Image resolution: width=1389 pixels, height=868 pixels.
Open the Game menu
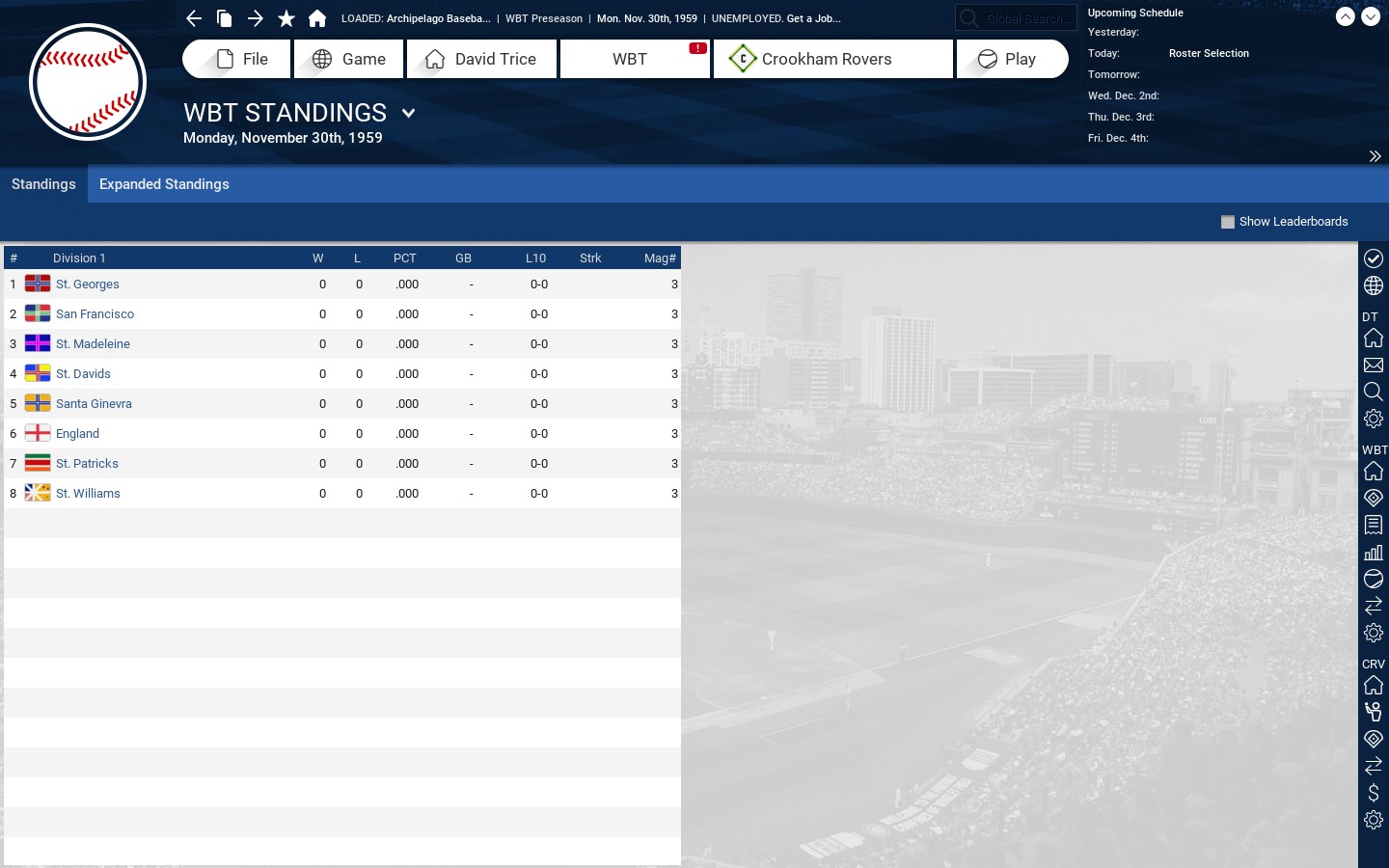348,59
